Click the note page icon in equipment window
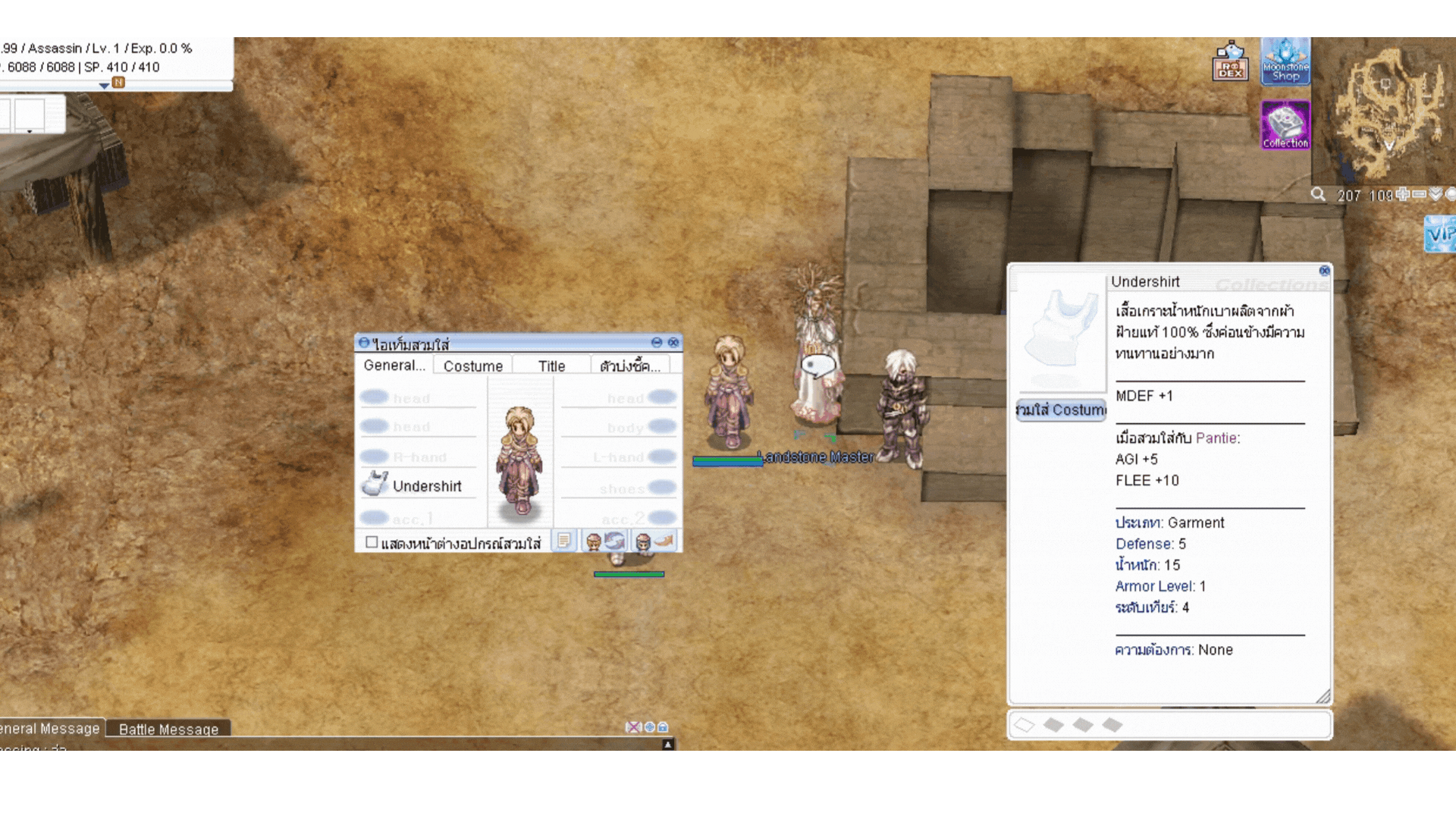The image size is (1456, 819). pyautogui.click(x=564, y=541)
